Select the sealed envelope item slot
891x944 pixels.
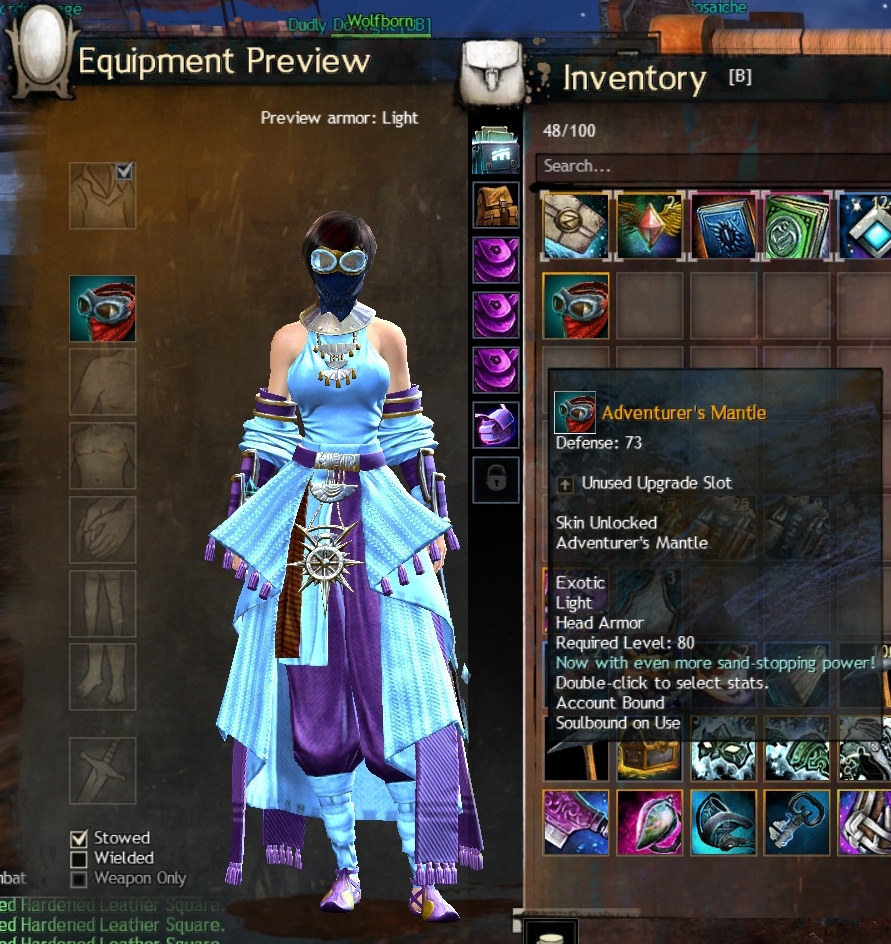tap(576, 226)
